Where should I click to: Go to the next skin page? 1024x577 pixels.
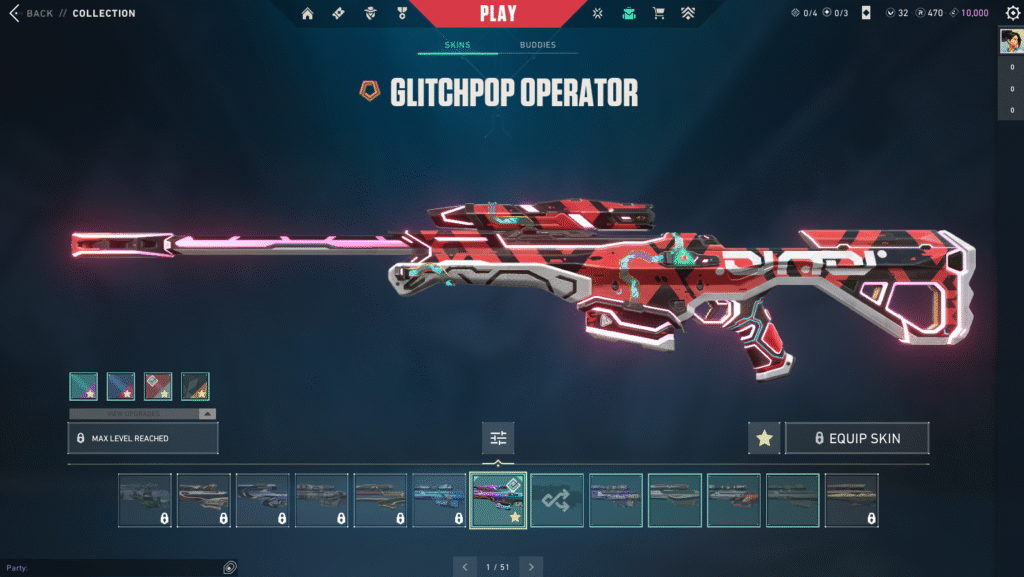pos(531,567)
